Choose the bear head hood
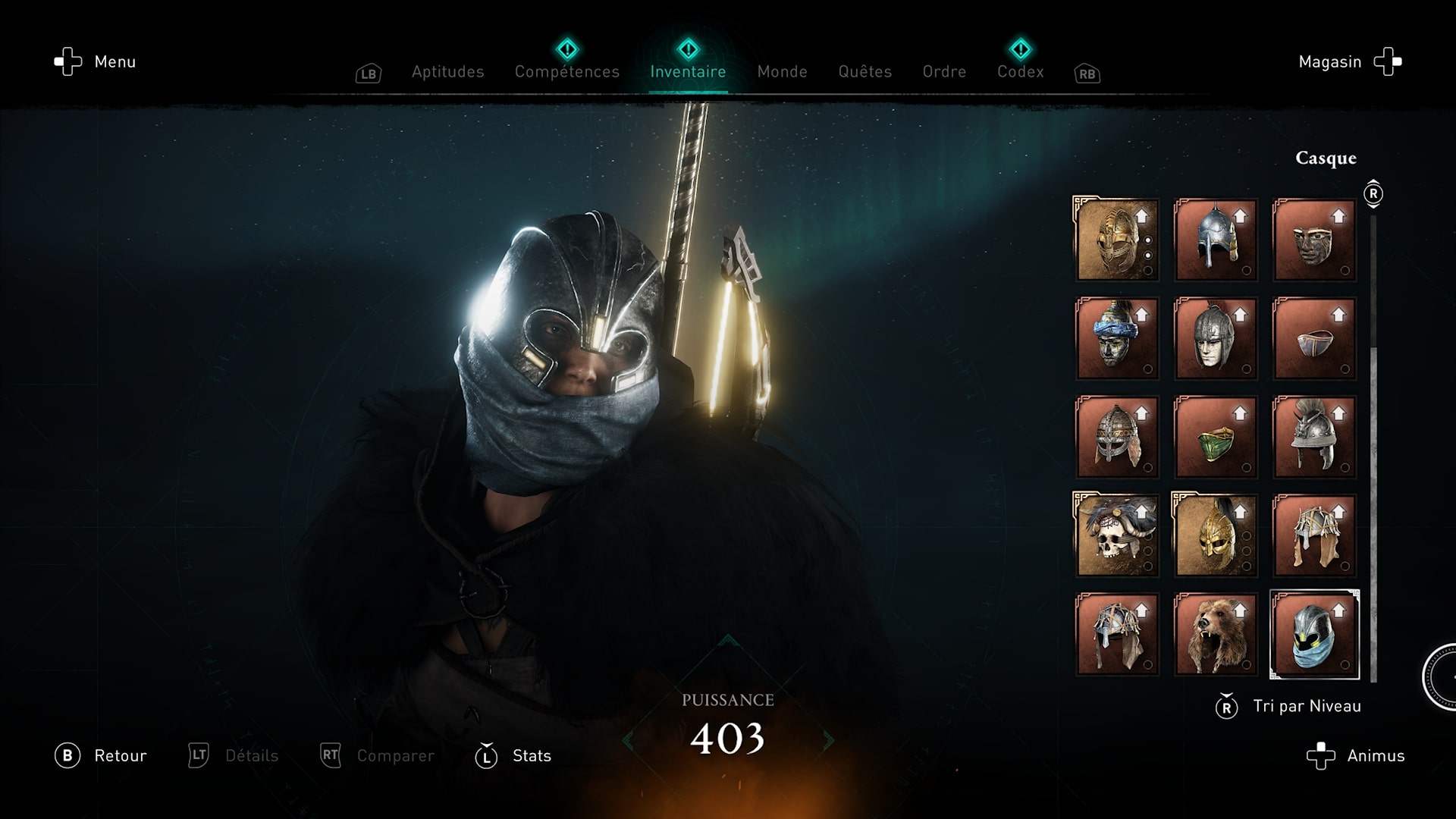This screenshot has width=1456, height=819. (x=1216, y=634)
